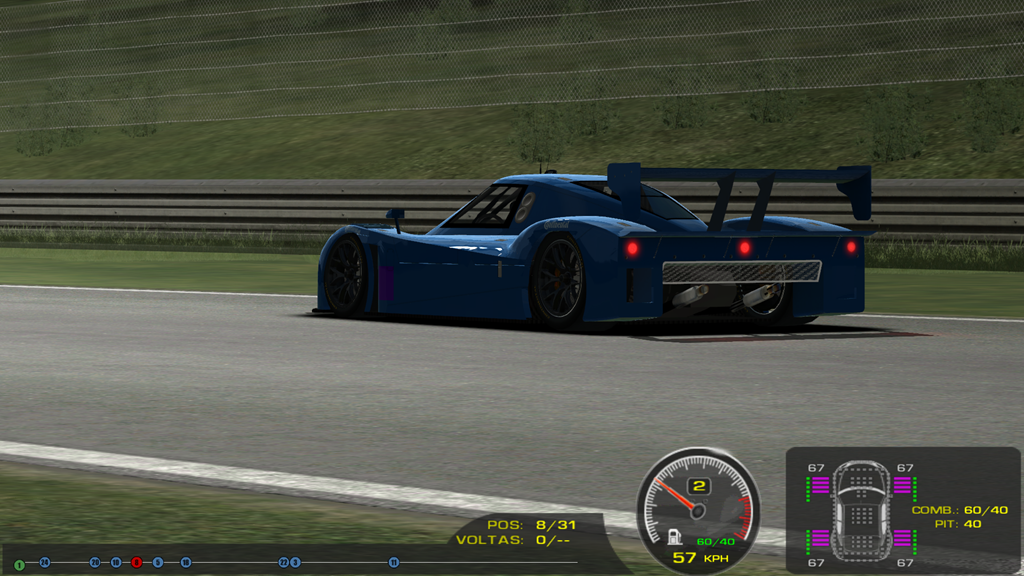This screenshot has width=1024, height=576.
Task: Pick the car 5 position marker
Action: [x=158, y=562]
